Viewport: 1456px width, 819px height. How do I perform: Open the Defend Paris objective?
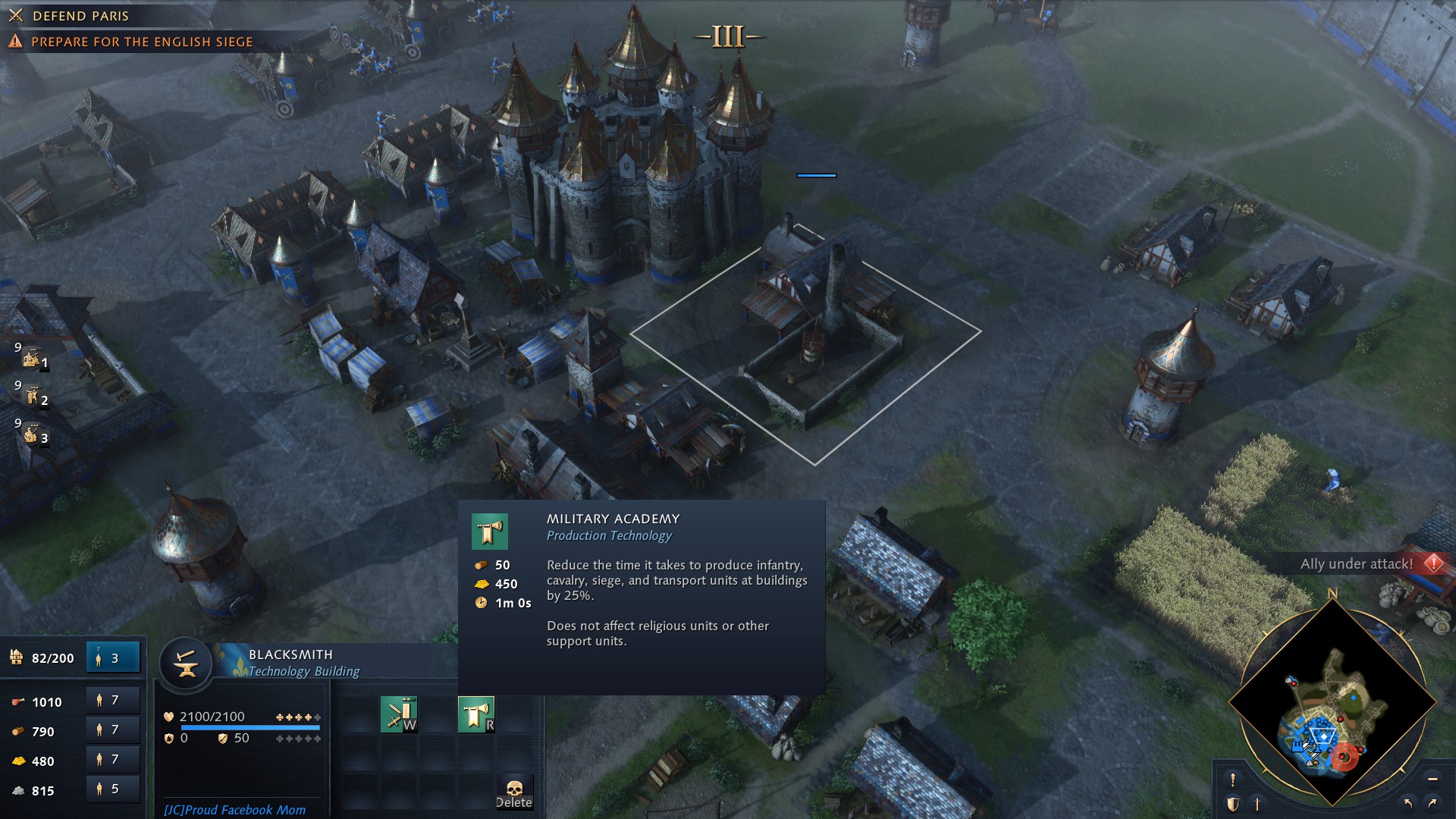tap(80, 16)
